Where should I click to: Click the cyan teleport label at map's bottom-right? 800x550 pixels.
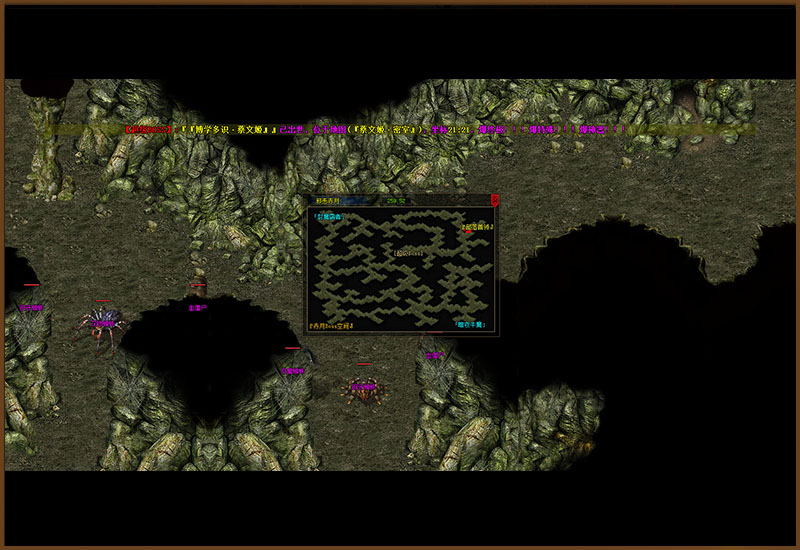click(469, 325)
